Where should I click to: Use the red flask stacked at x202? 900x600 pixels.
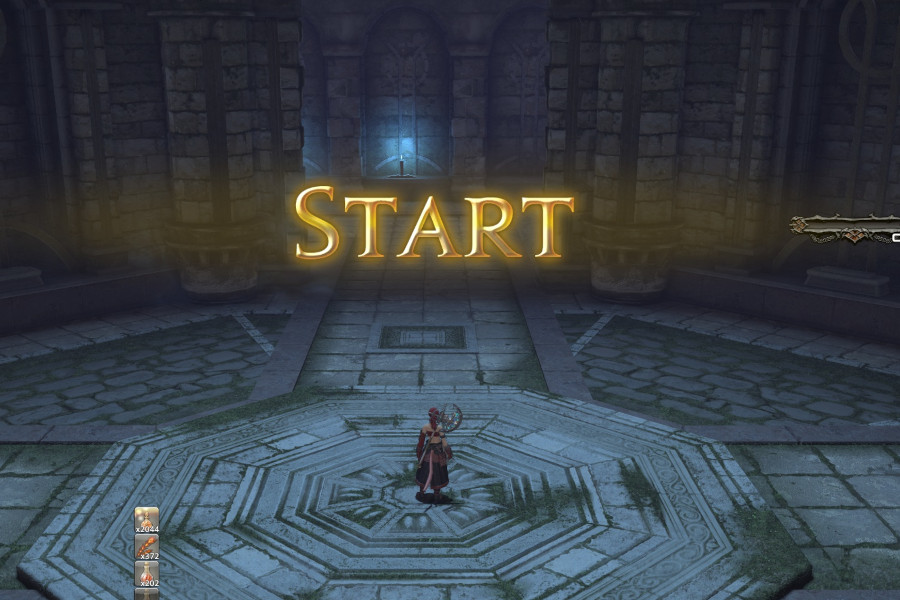(147, 574)
